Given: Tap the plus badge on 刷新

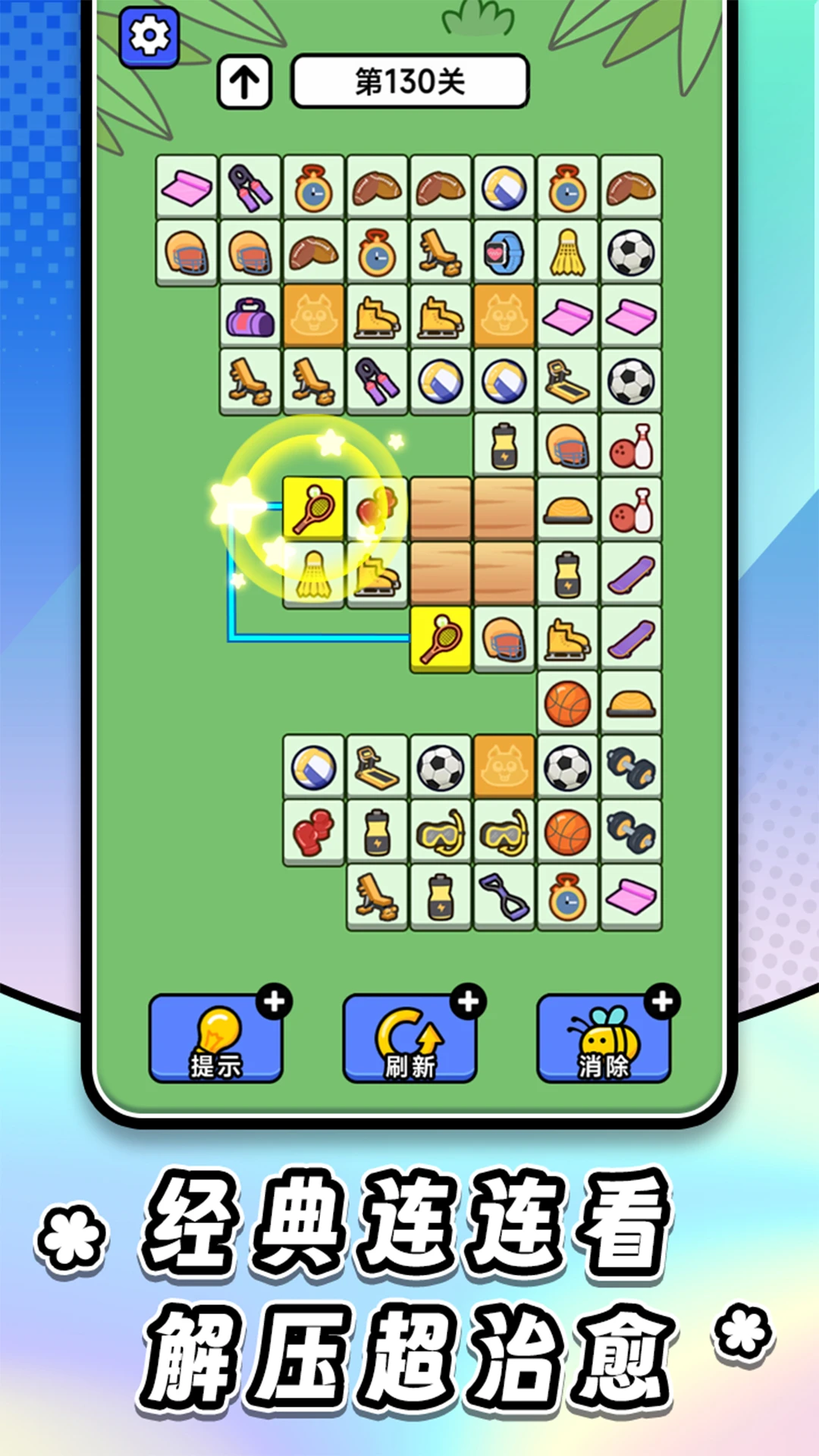Looking at the screenshot, I should tap(469, 1002).
